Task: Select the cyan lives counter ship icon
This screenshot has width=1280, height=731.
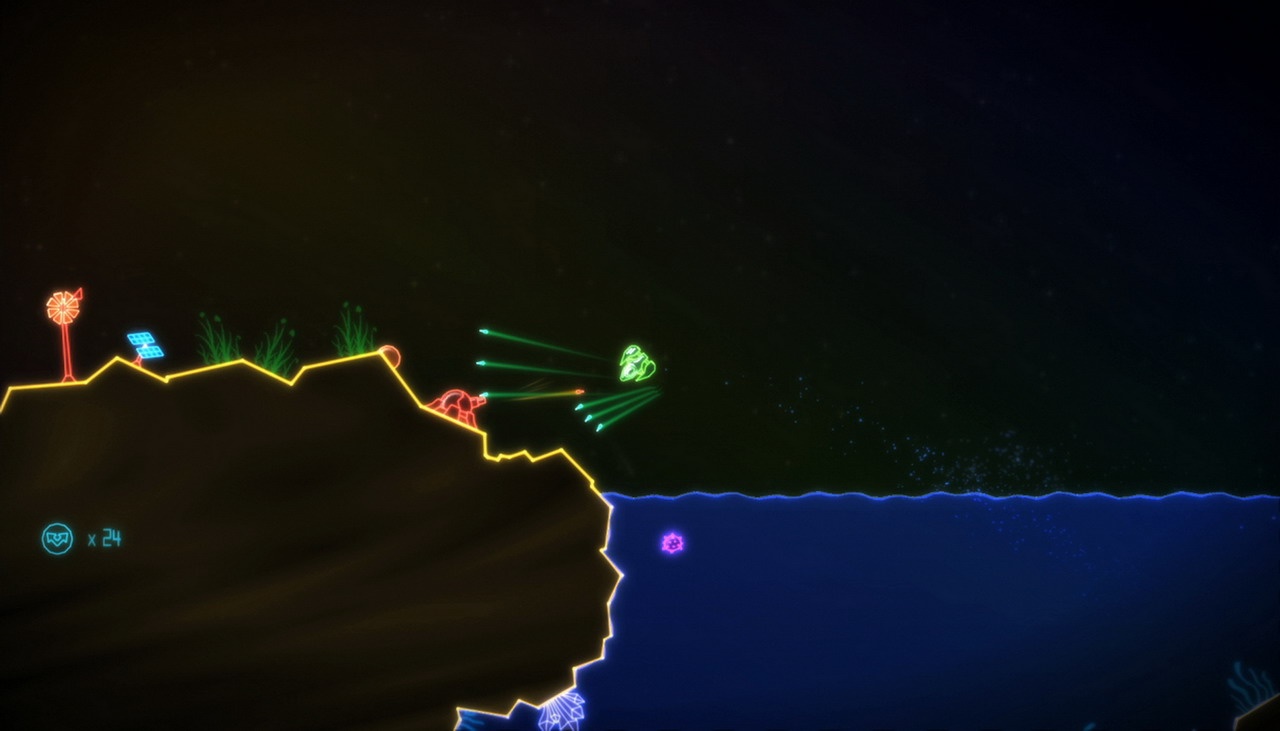Action: coord(57,538)
